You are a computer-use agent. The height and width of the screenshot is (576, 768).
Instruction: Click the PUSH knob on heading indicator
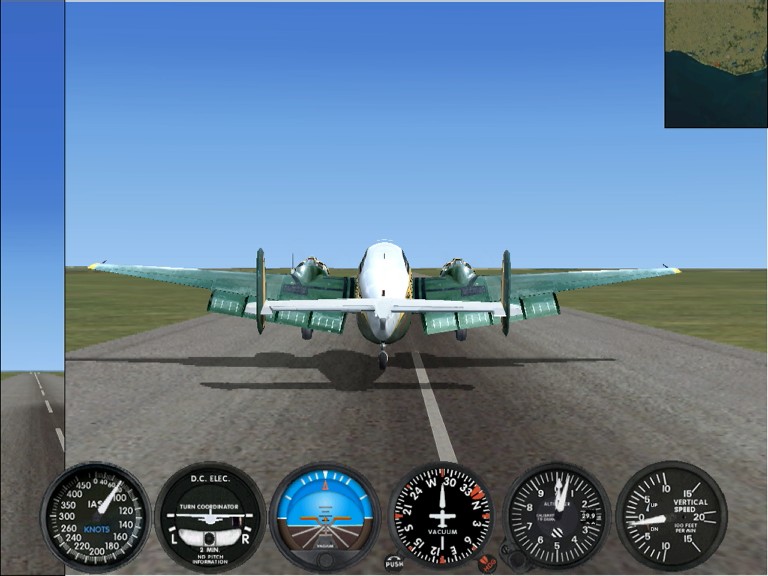tap(394, 563)
